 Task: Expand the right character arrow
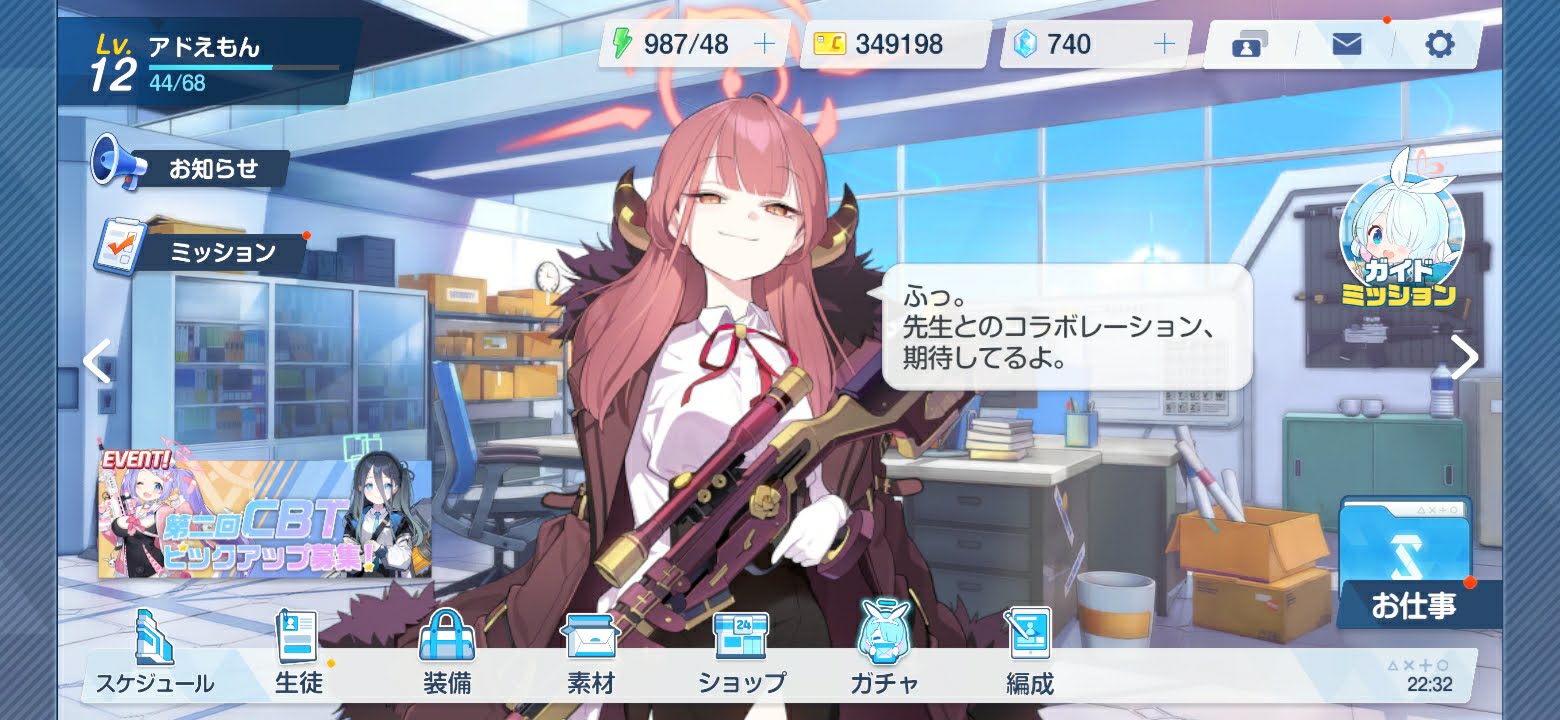pyautogui.click(x=1463, y=356)
